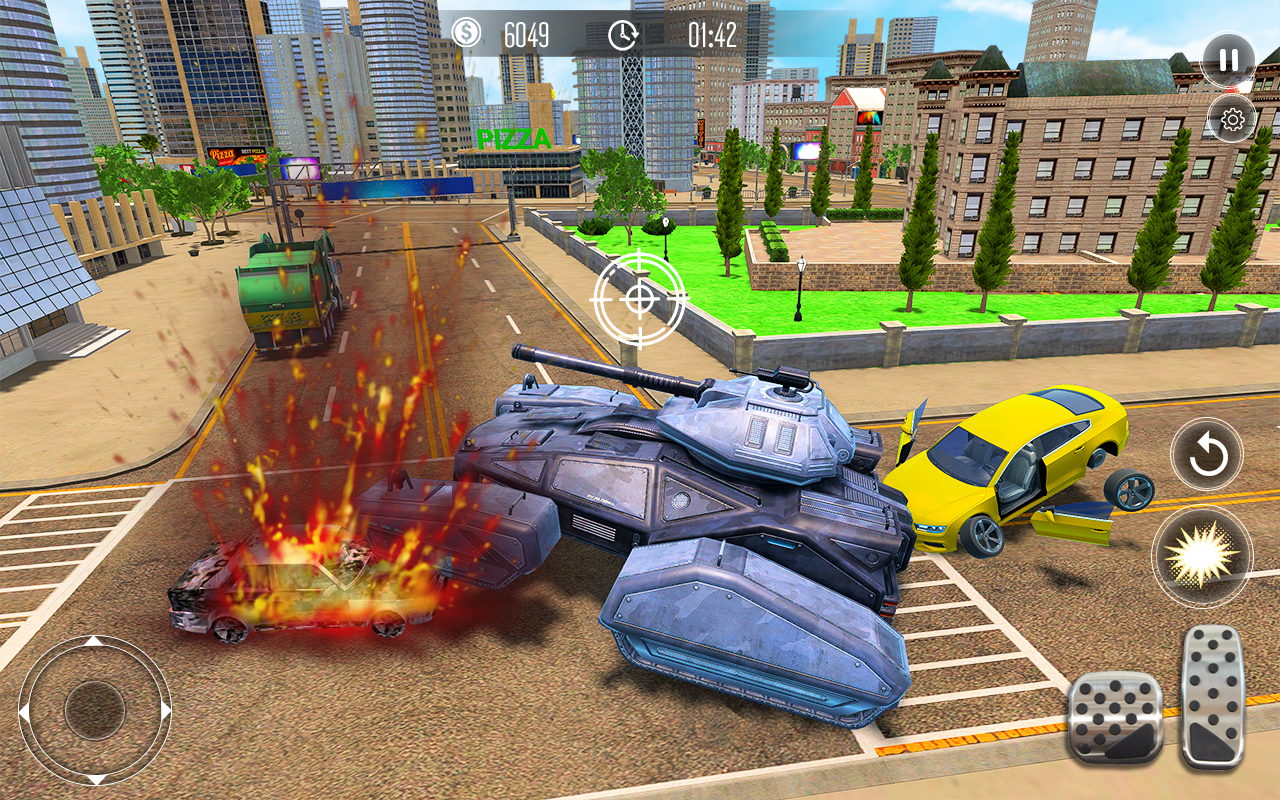This screenshot has width=1280, height=800.
Task: Tap the circular reset arrow button
Action: (x=1207, y=456)
